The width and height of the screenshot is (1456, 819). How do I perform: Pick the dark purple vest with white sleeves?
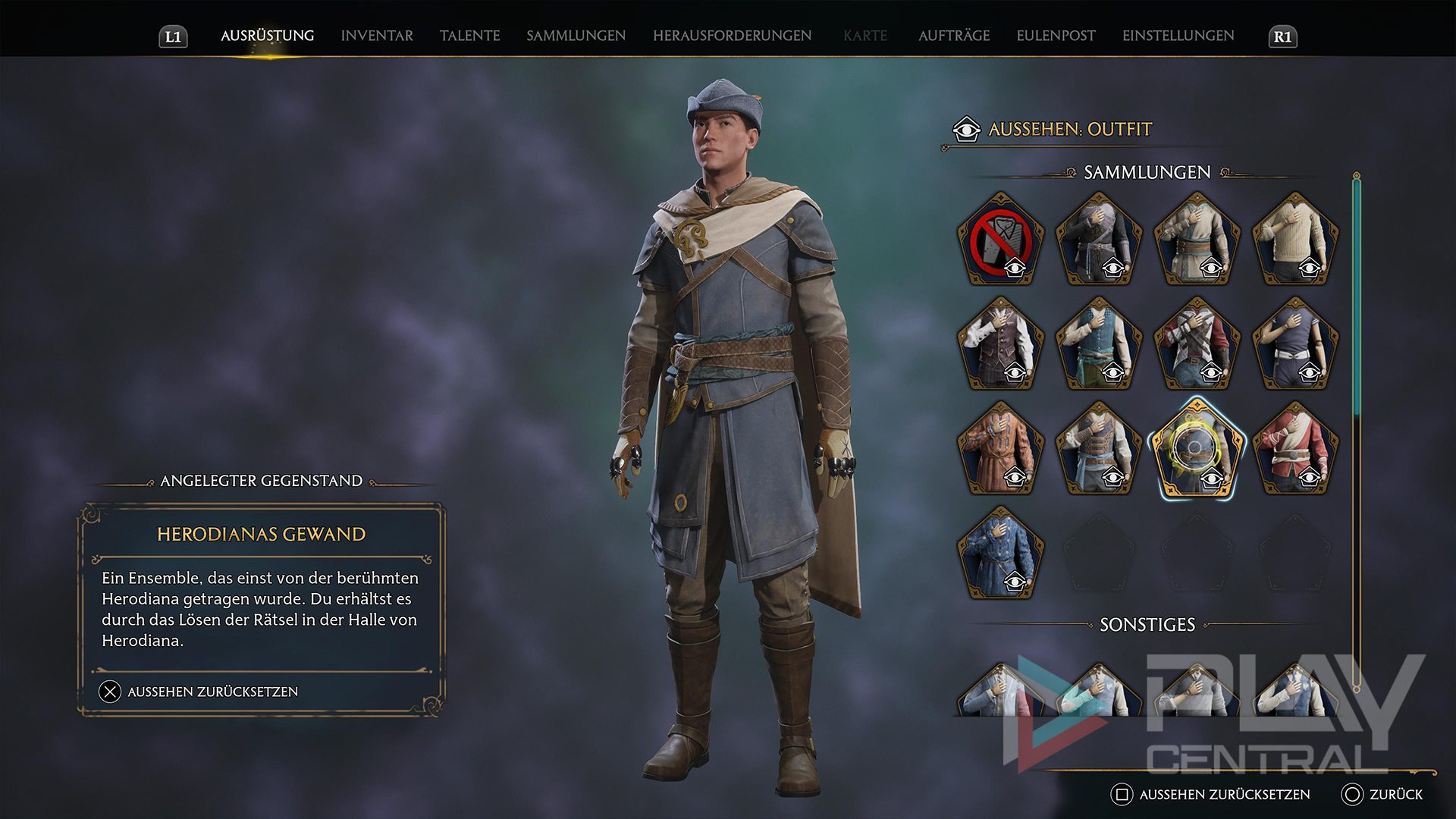pyautogui.click(x=1000, y=344)
